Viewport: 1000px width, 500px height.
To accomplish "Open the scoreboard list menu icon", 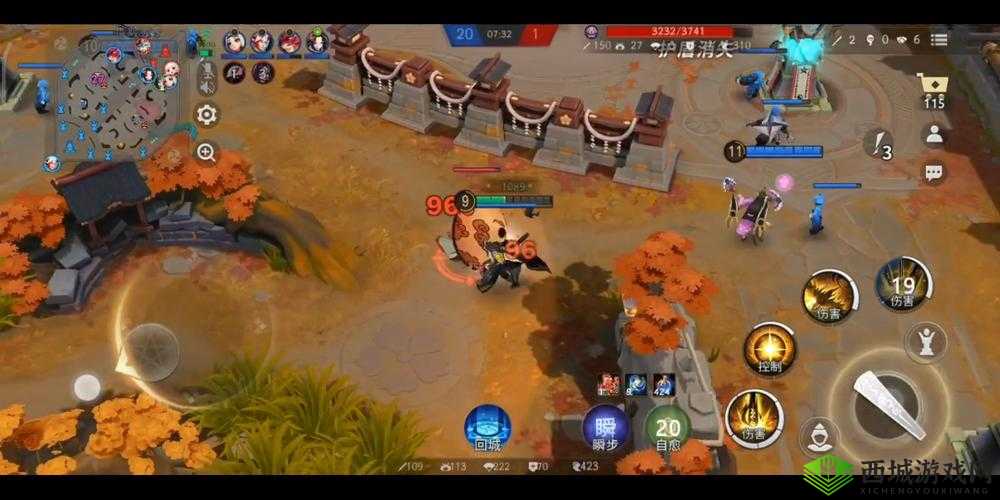I will click(x=938, y=39).
